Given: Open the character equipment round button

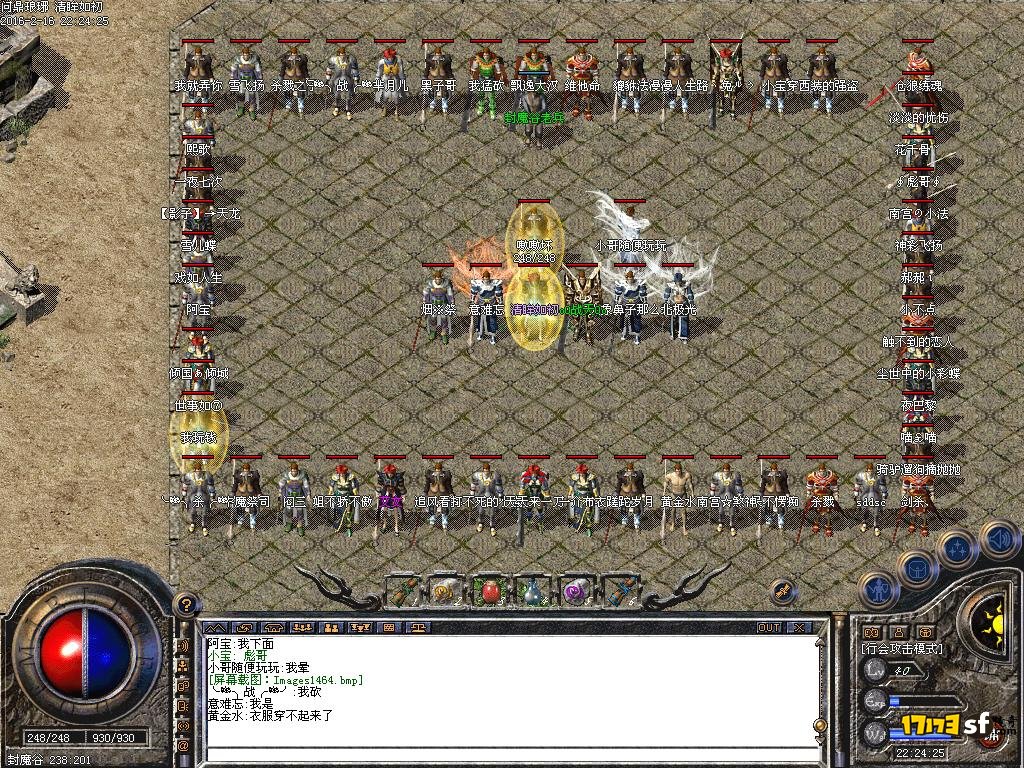Looking at the screenshot, I should [877, 588].
